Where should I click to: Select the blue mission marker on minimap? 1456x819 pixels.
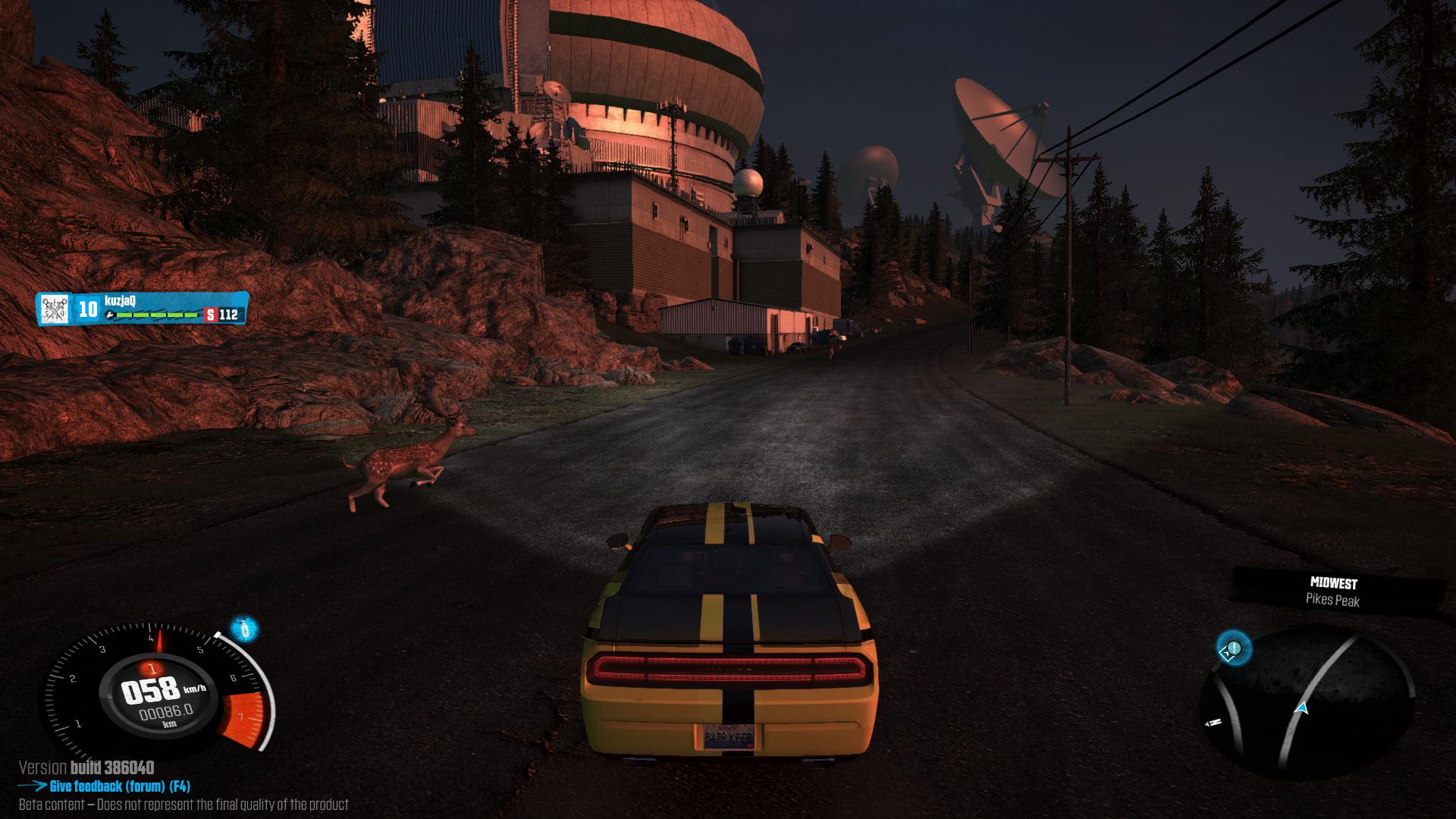click(x=1233, y=649)
